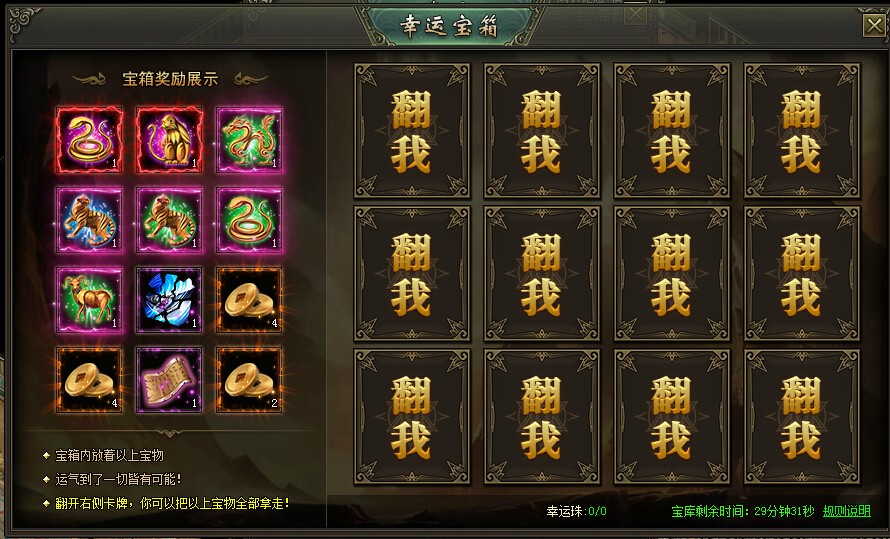Open the 规则说明 rules explanation link
The height and width of the screenshot is (539, 890).
pyautogui.click(x=846, y=511)
